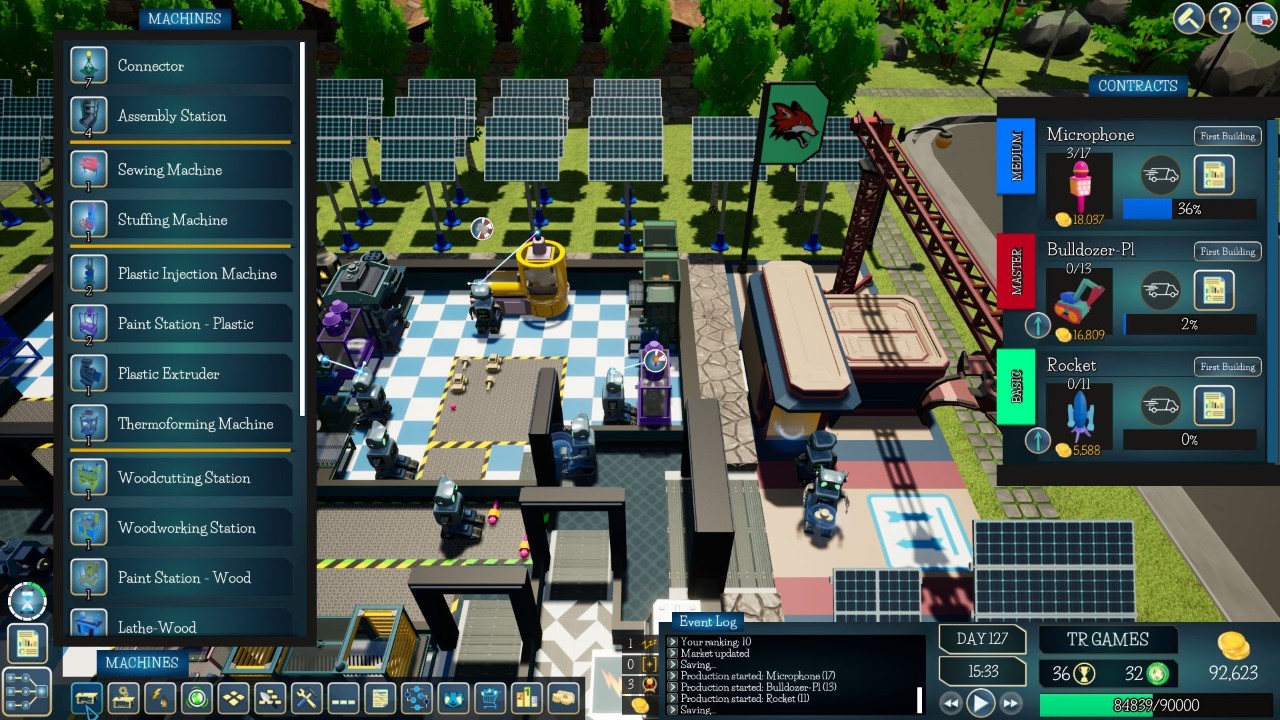The height and width of the screenshot is (720, 1280).
Task: Open the CONTRACTS header tab
Action: click(1138, 86)
